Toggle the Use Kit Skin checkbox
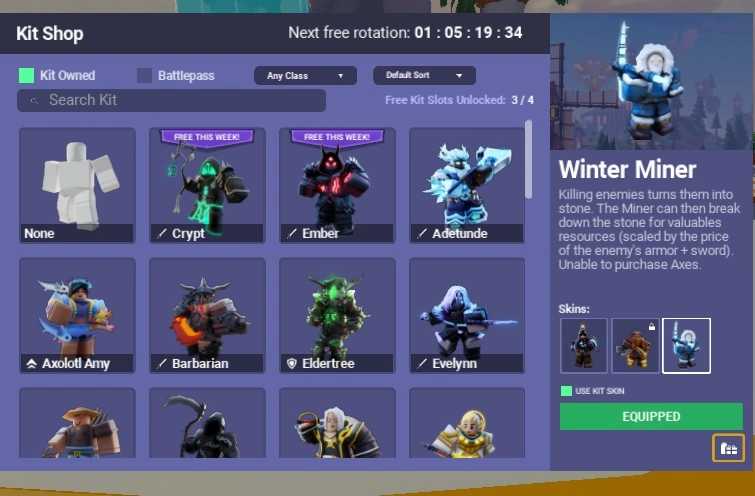 pos(567,391)
